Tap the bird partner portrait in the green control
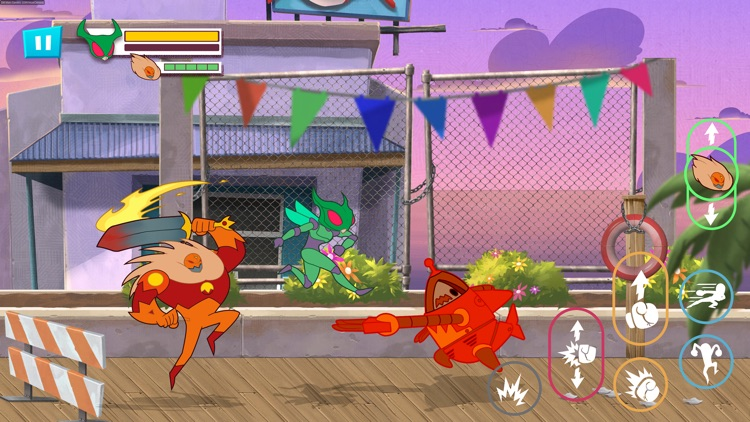Viewport: 750px width, 422px height. [x=710, y=174]
